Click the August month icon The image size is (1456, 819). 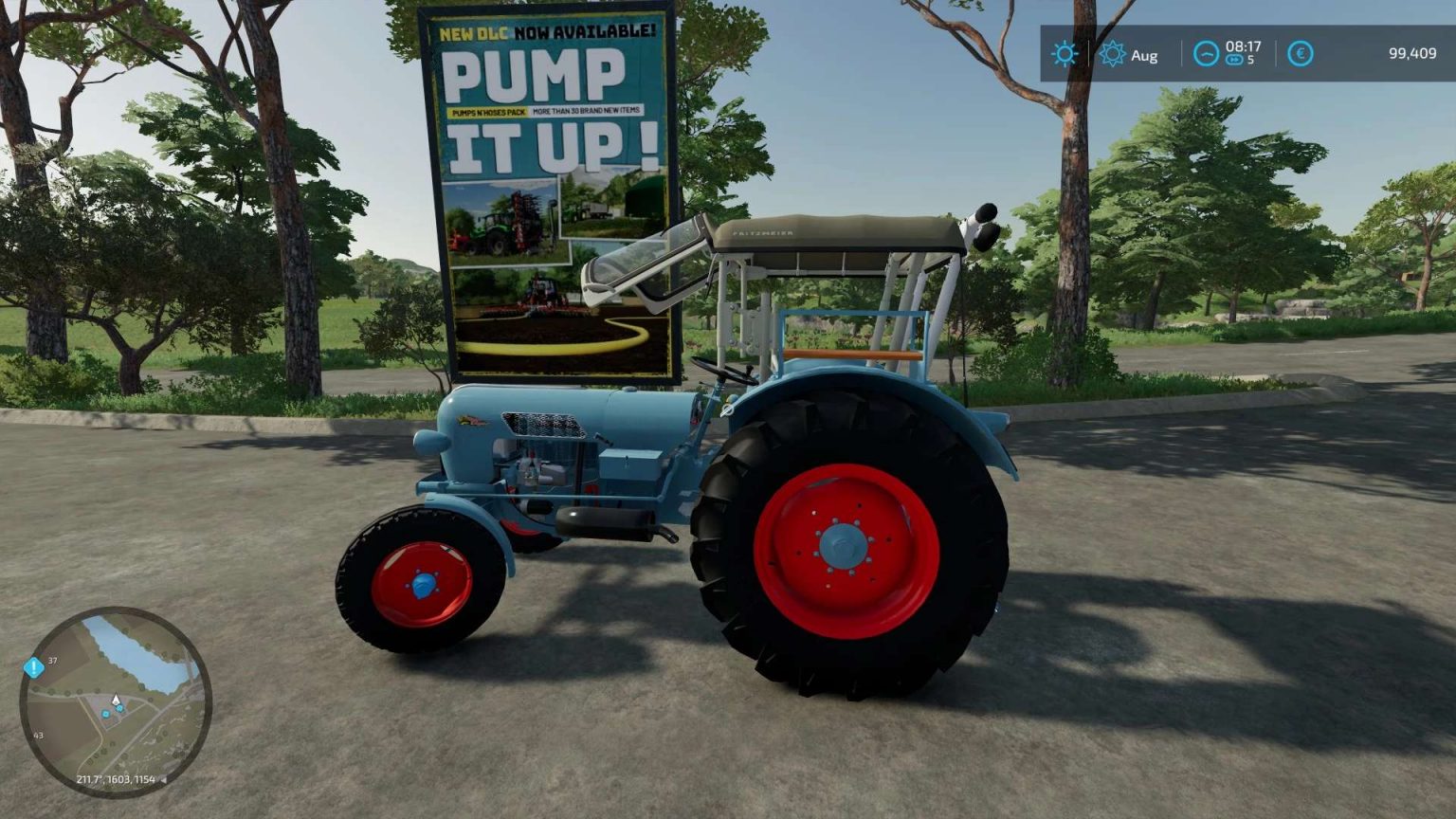click(1115, 54)
